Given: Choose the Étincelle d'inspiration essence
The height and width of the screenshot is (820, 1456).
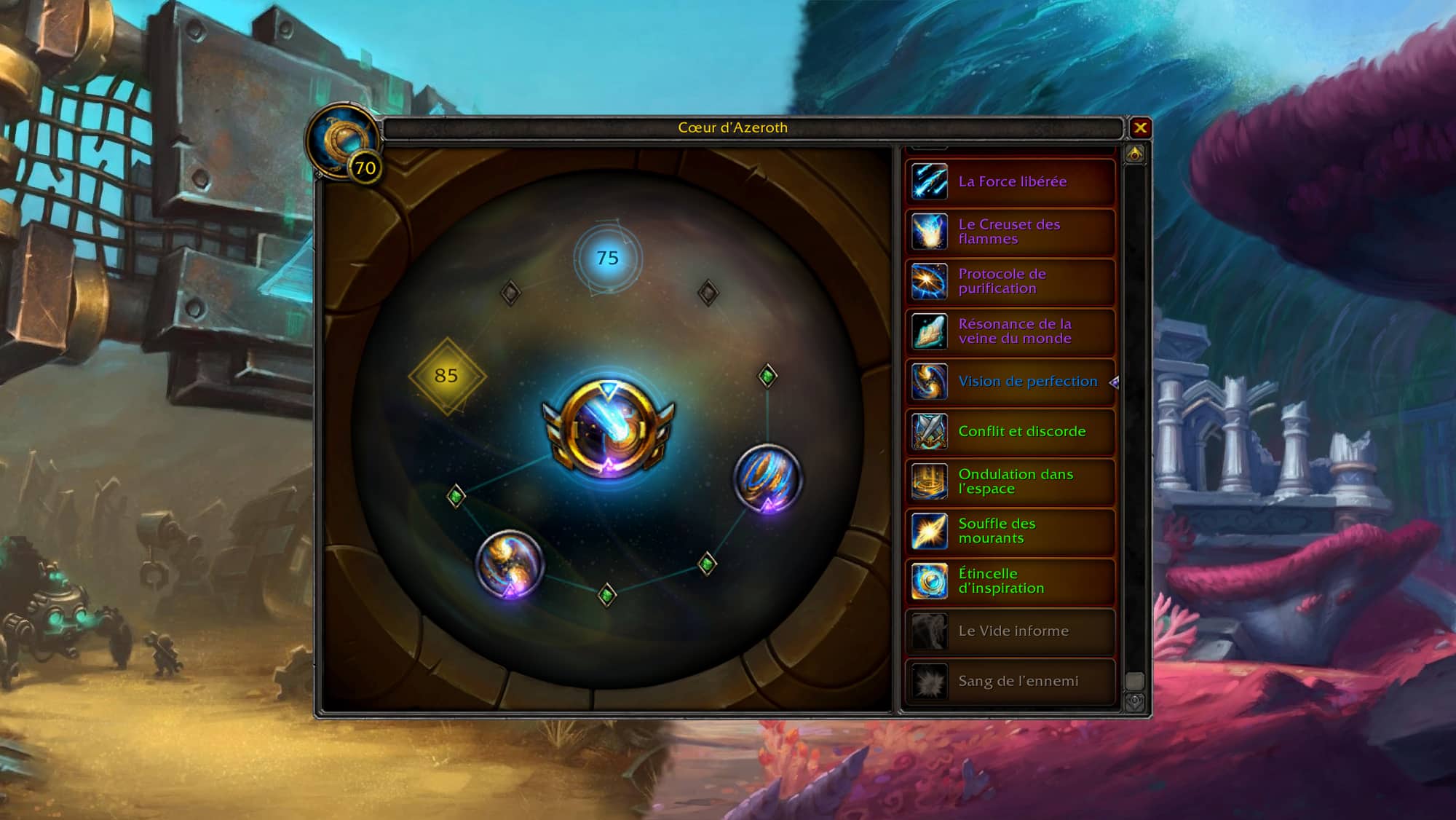Looking at the screenshot, I should 1010,580.
